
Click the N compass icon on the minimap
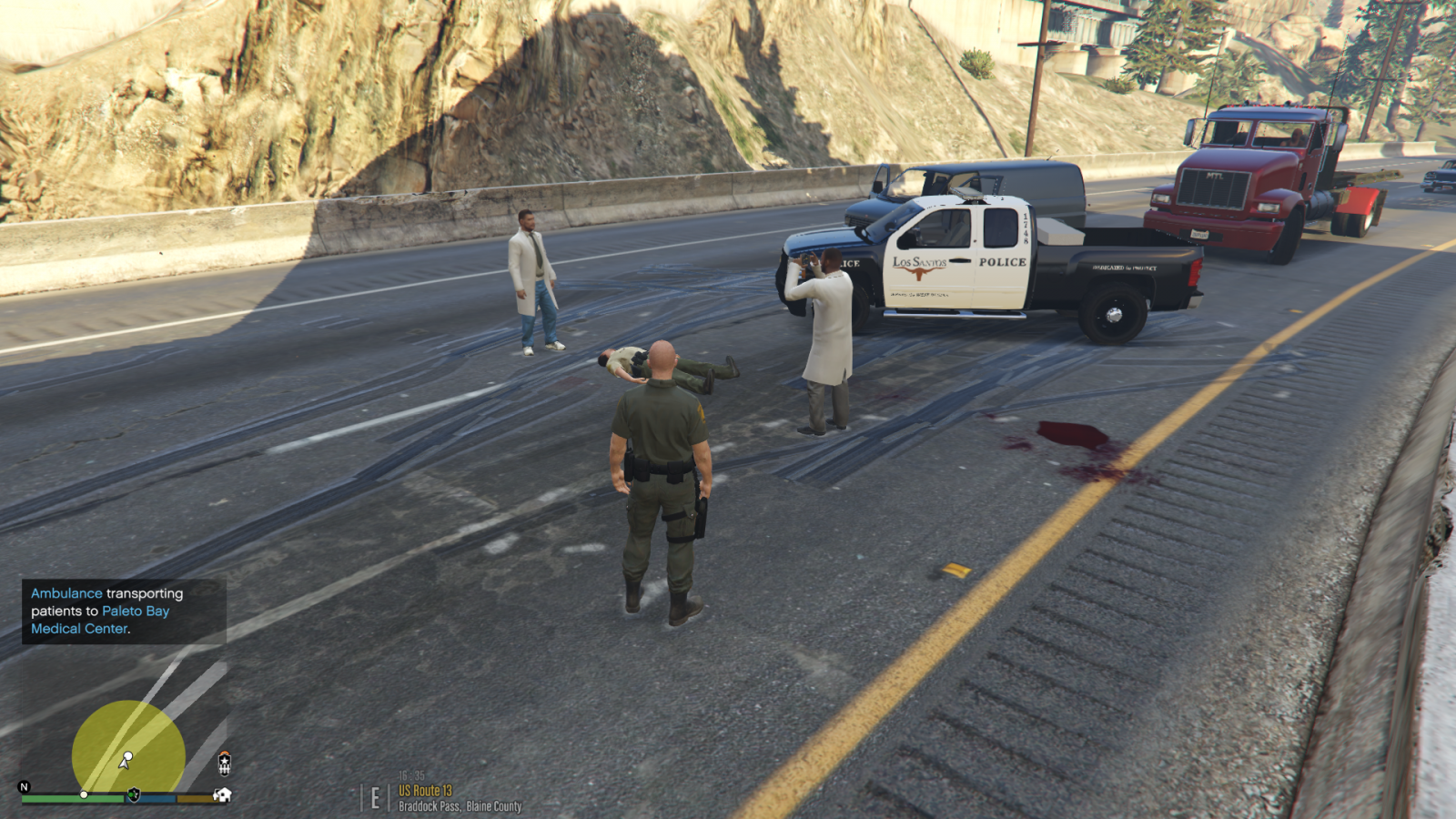tap(23, 786)
